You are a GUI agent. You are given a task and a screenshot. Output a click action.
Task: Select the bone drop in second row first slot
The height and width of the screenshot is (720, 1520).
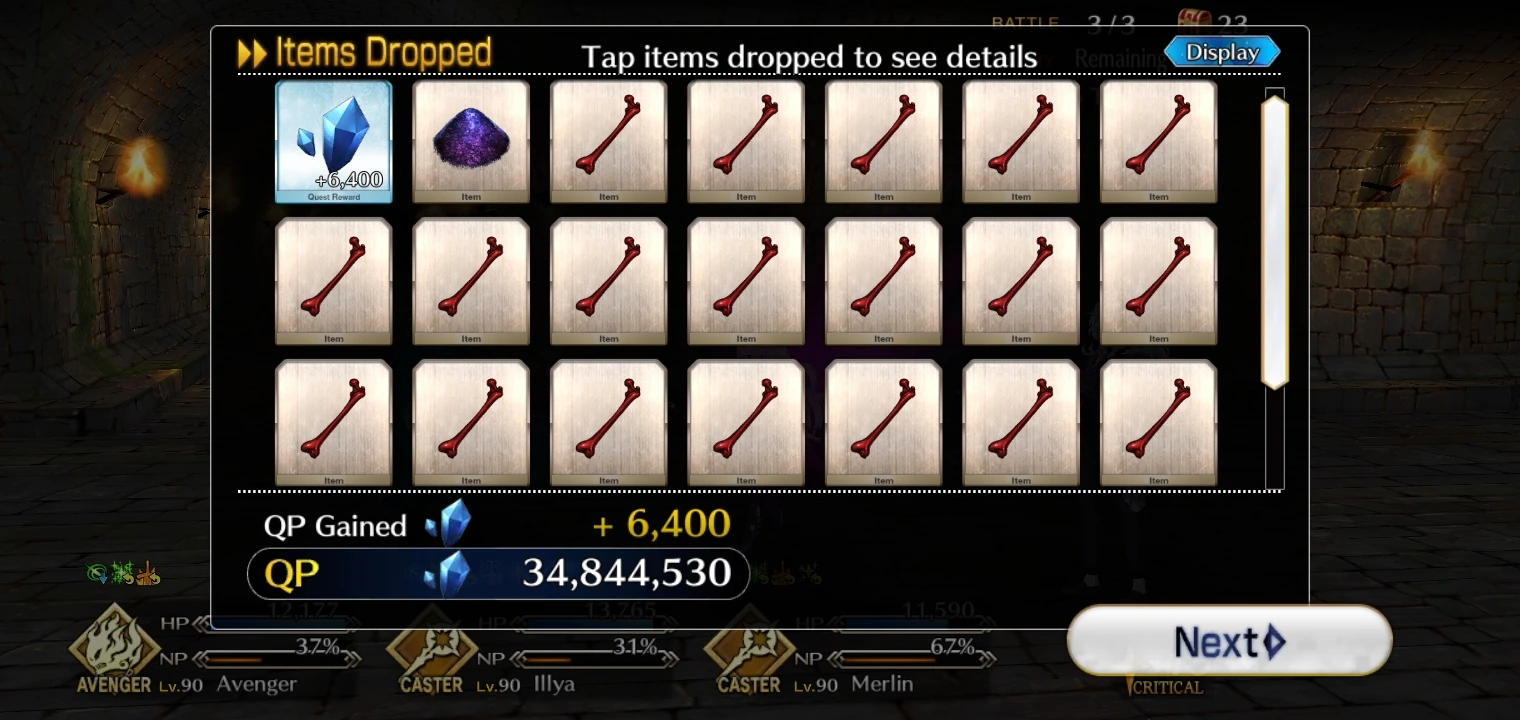[334, 281]
